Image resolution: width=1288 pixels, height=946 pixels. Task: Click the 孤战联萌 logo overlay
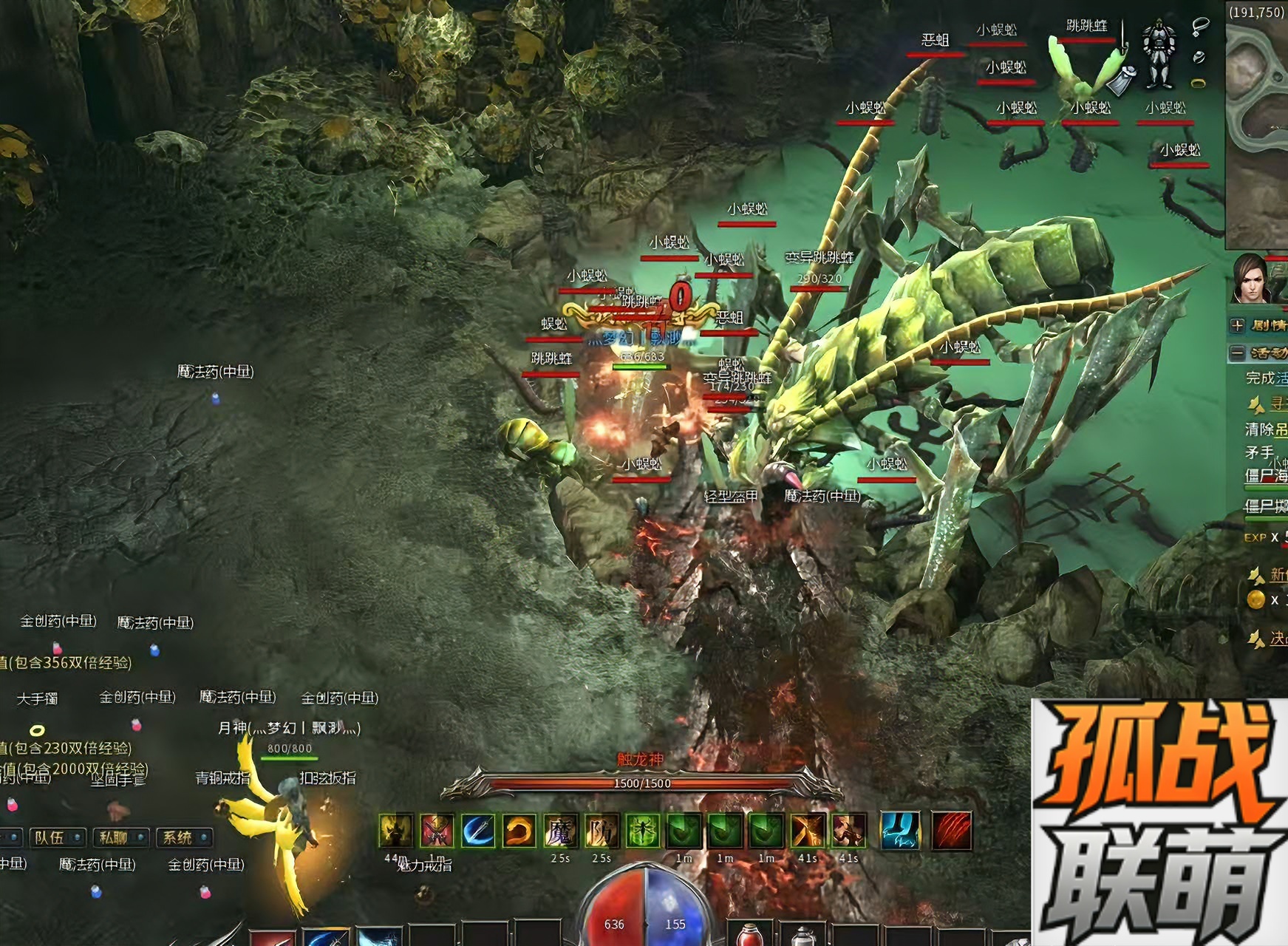pyautogui.click(x=1159, y=822)
